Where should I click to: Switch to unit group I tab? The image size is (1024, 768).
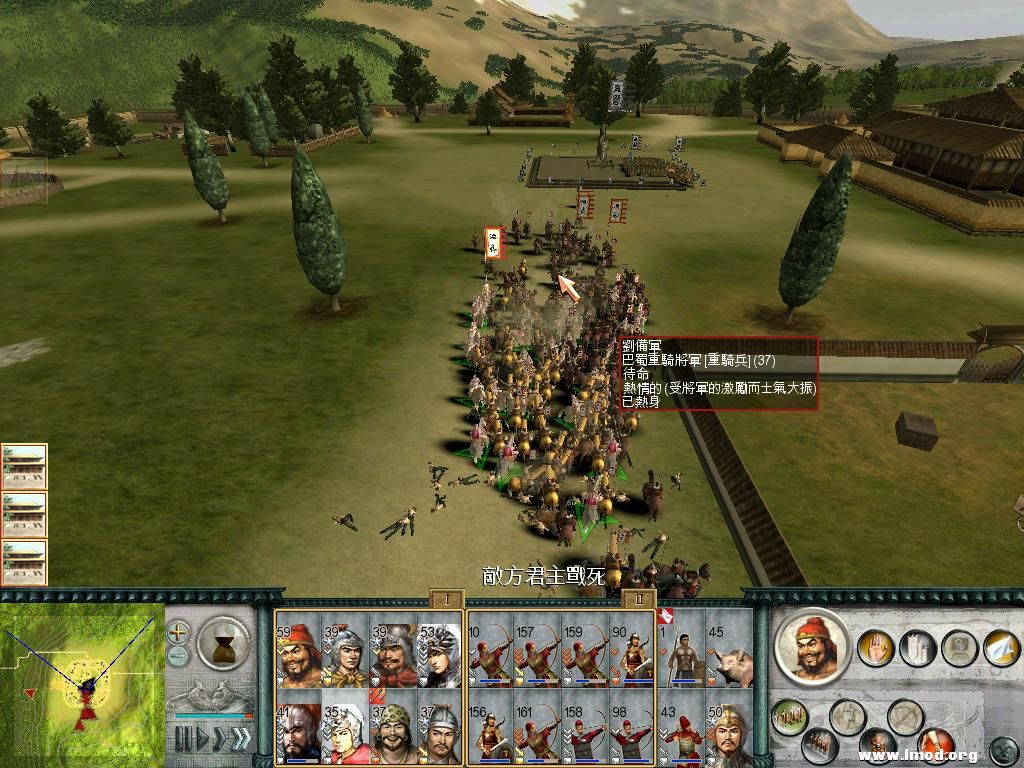(447, 599)
